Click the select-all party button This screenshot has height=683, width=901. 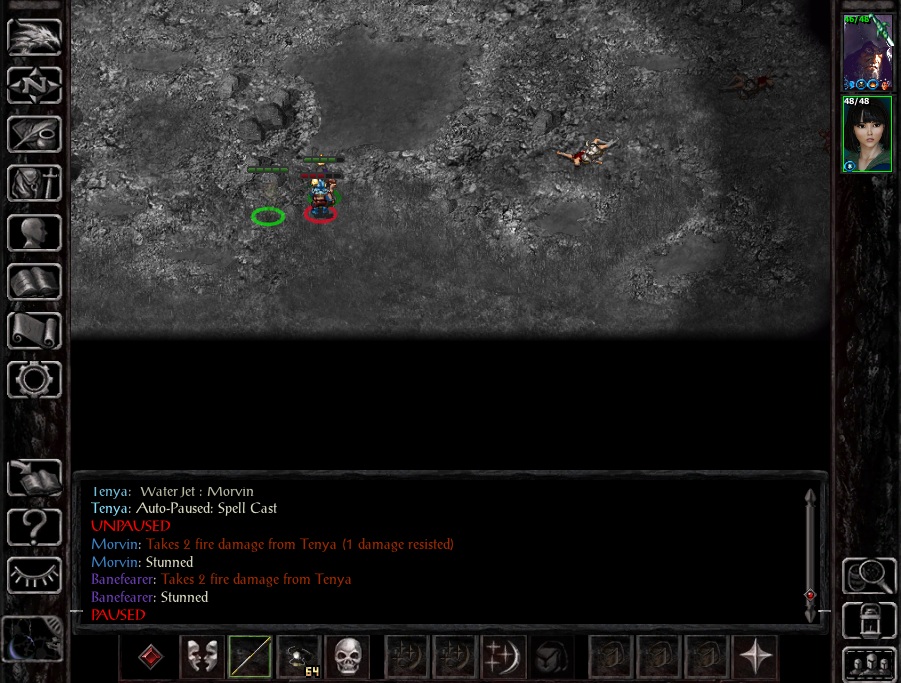[x=869, y=663]
